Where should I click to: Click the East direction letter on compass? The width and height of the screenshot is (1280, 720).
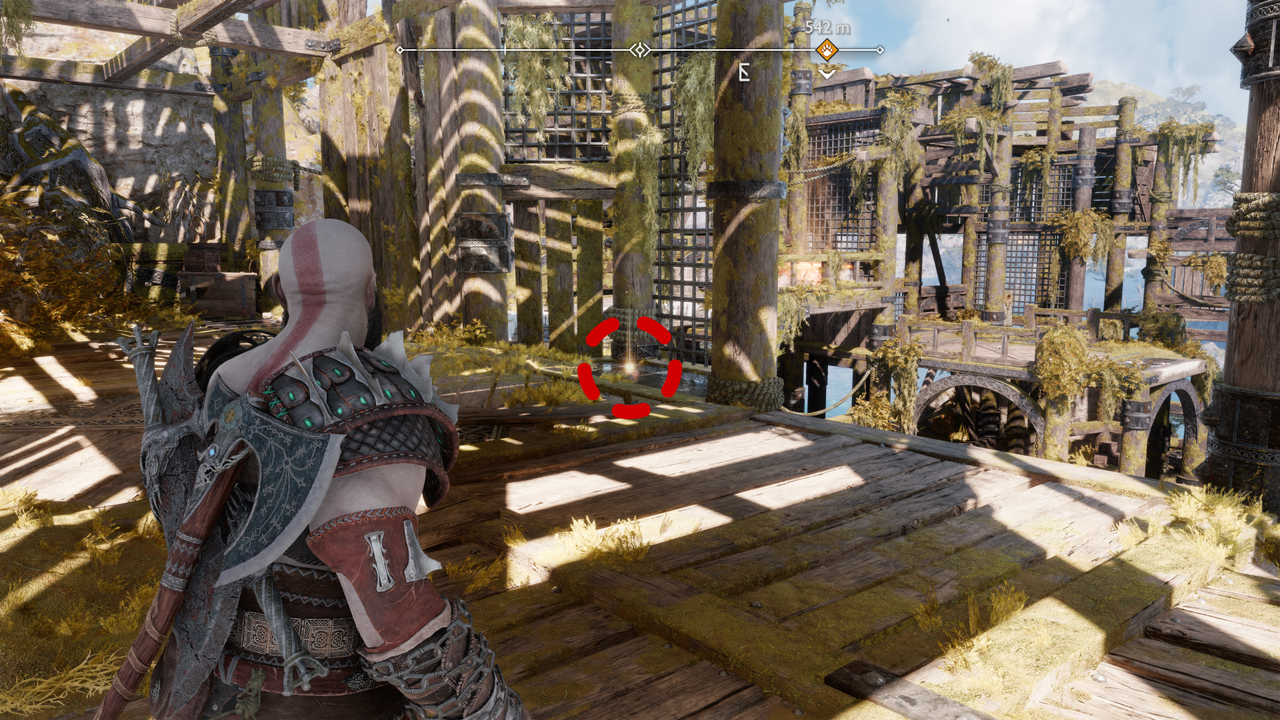click(x=744, y=71)
